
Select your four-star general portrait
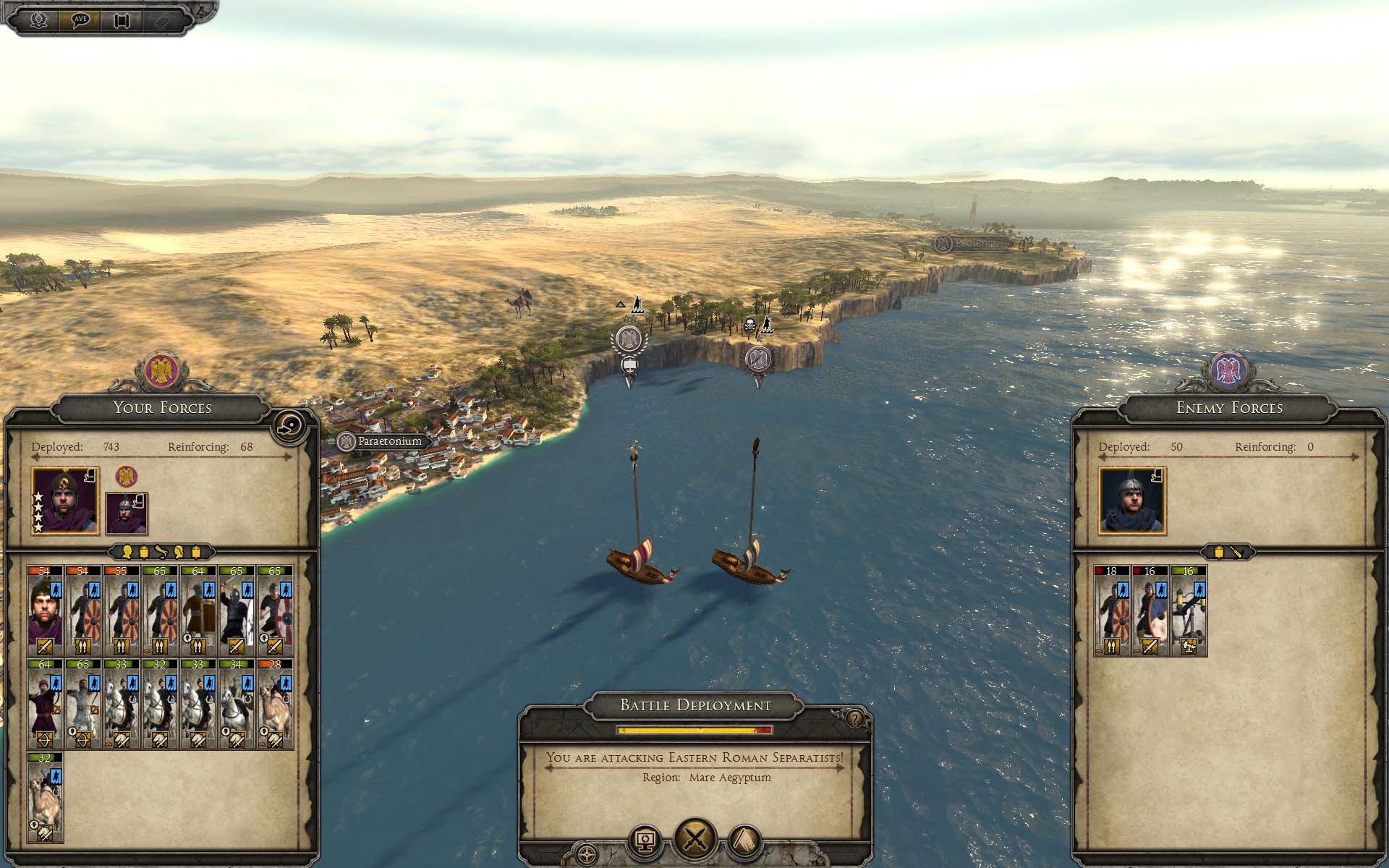[x=65, y=501]
